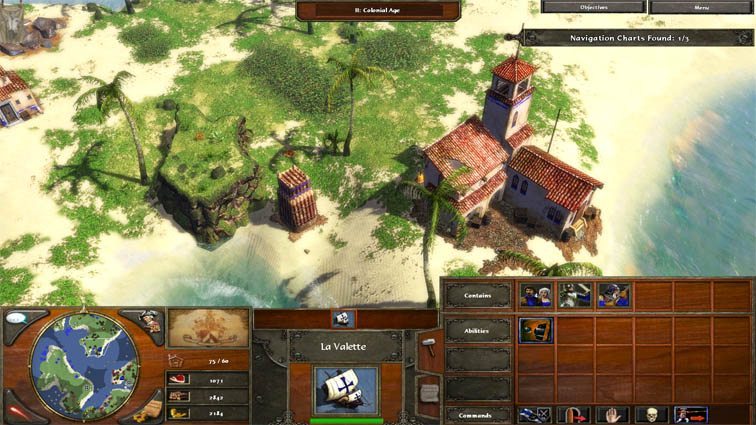
Task: Open the home city banner
Action: (207, 327)
